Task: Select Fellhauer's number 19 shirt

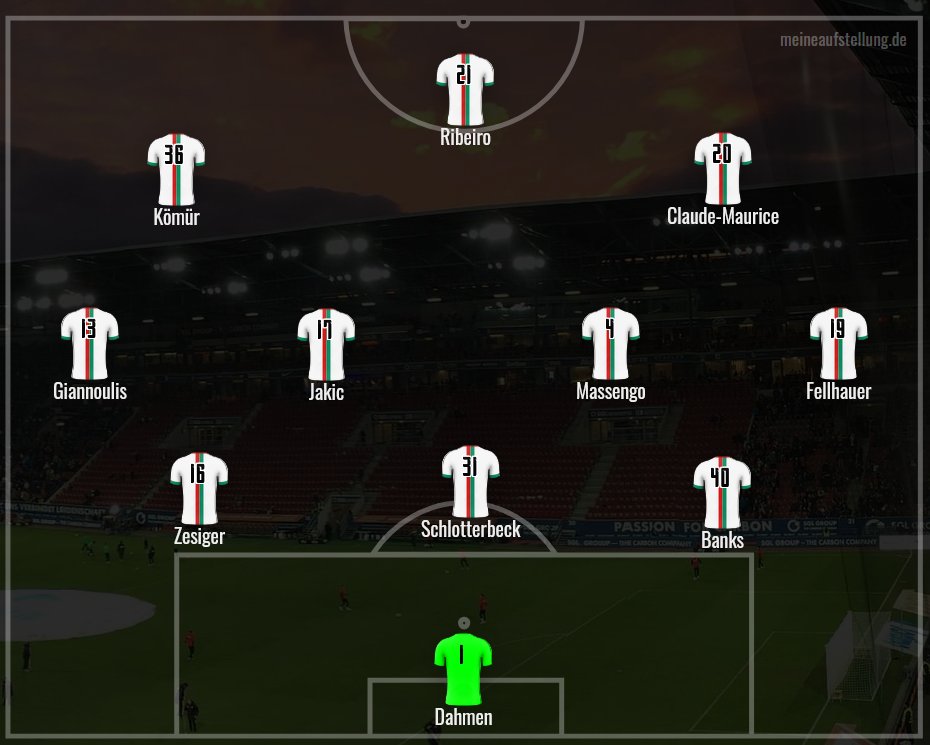Action: (x=838, y=344)
